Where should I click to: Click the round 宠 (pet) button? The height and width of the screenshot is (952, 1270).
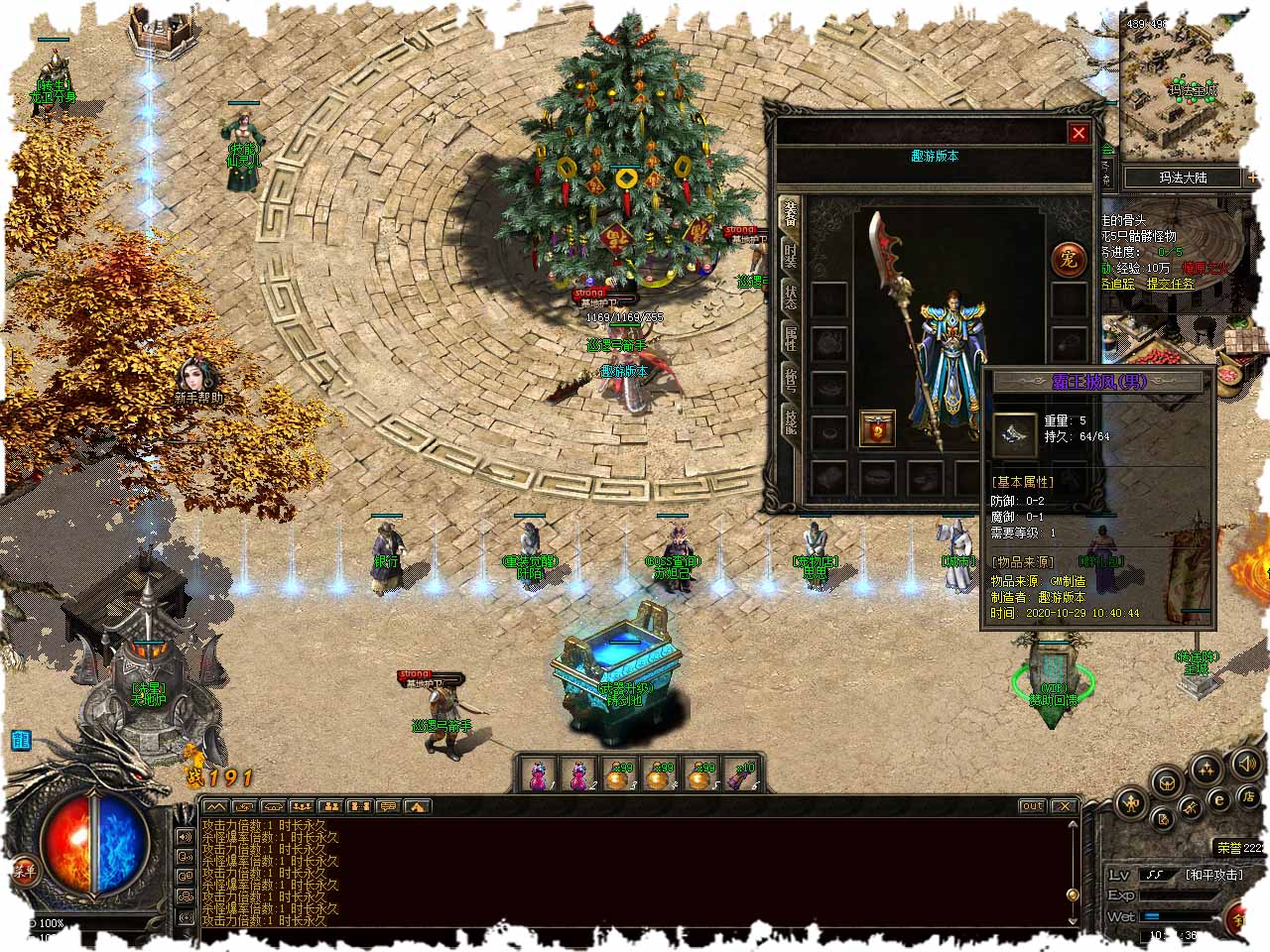pyautogui.click(x=1068, y=258)
